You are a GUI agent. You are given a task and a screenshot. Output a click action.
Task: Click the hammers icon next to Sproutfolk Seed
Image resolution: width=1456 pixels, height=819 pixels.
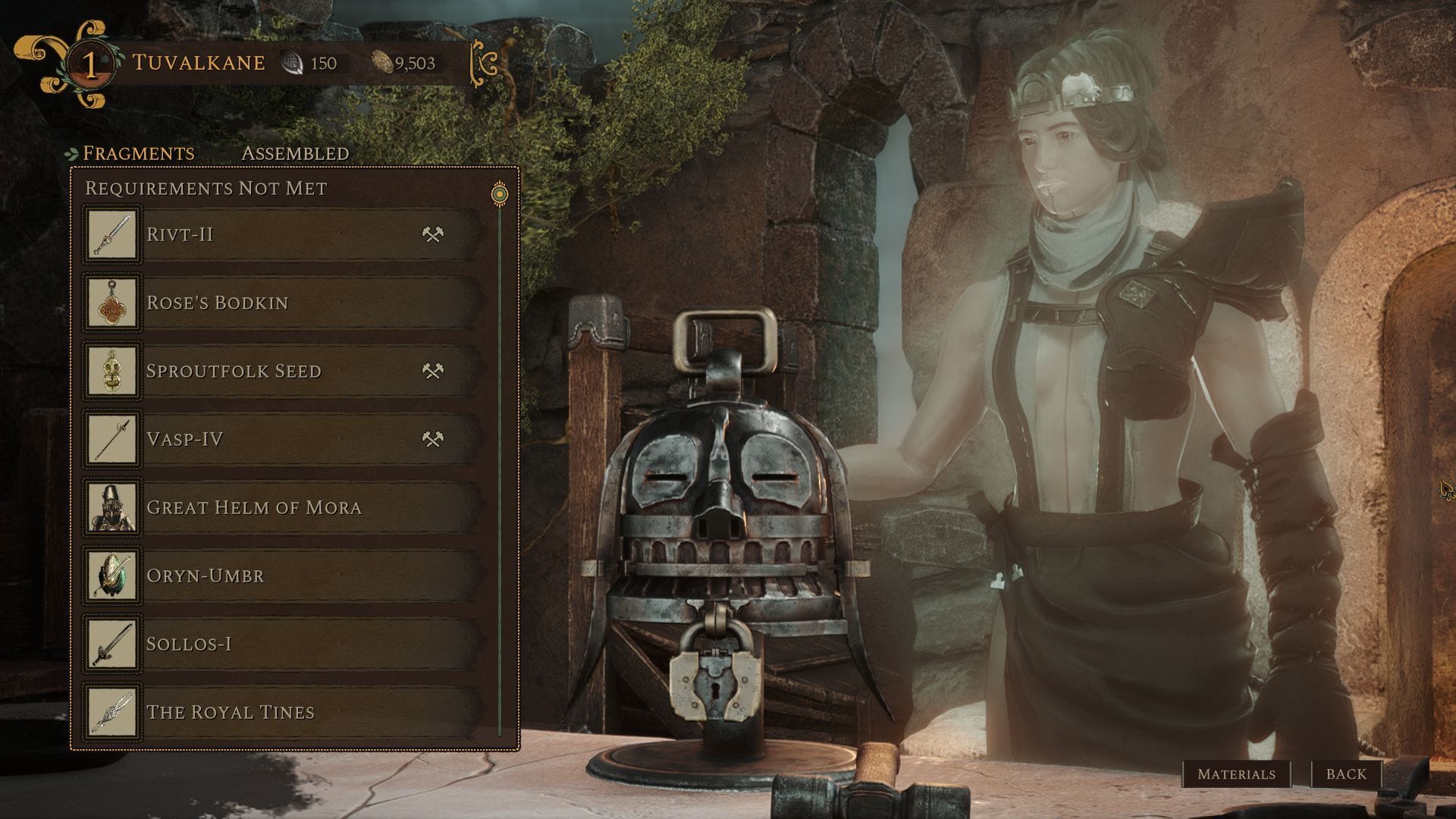point(433,370)
